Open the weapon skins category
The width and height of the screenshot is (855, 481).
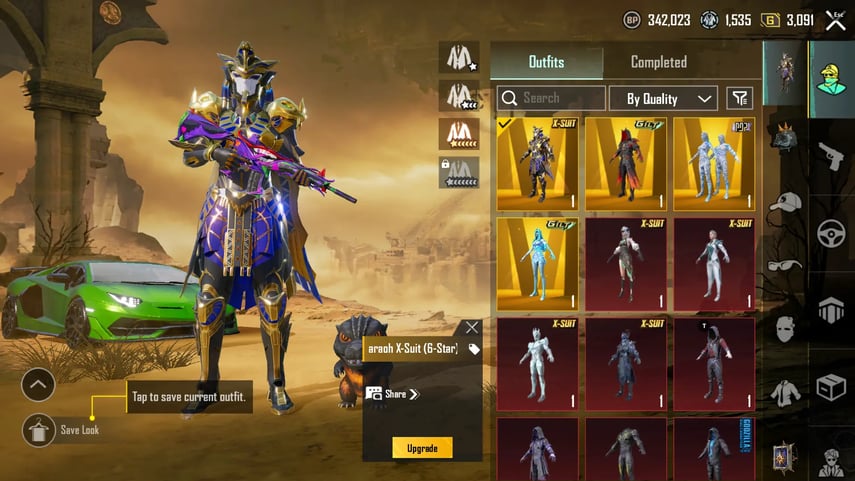click(831, 156)
